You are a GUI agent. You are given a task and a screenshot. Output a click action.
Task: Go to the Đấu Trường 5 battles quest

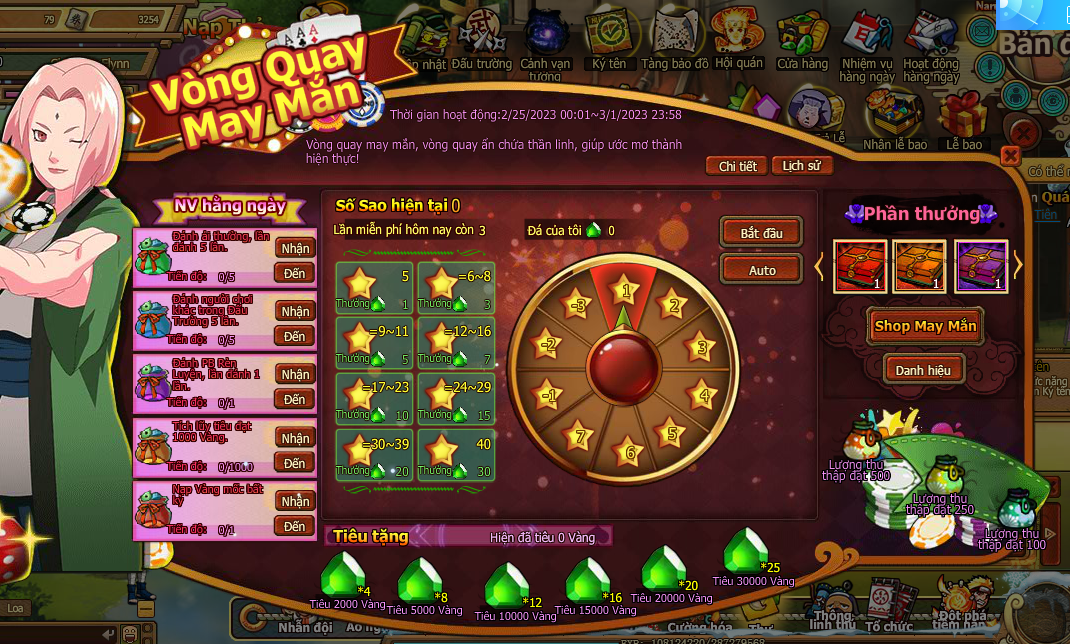[295, 336]
